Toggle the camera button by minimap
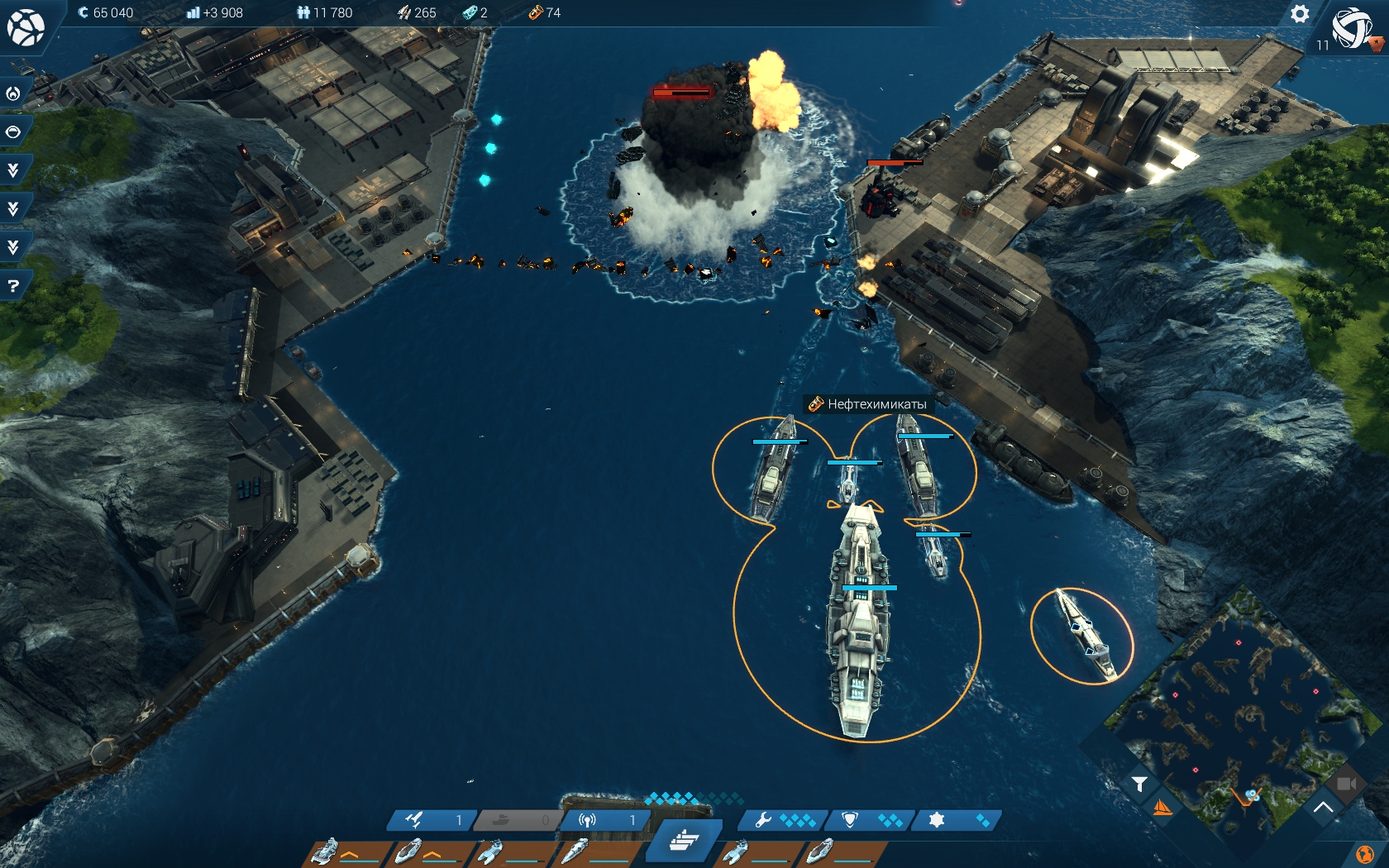 (1346, 783)
